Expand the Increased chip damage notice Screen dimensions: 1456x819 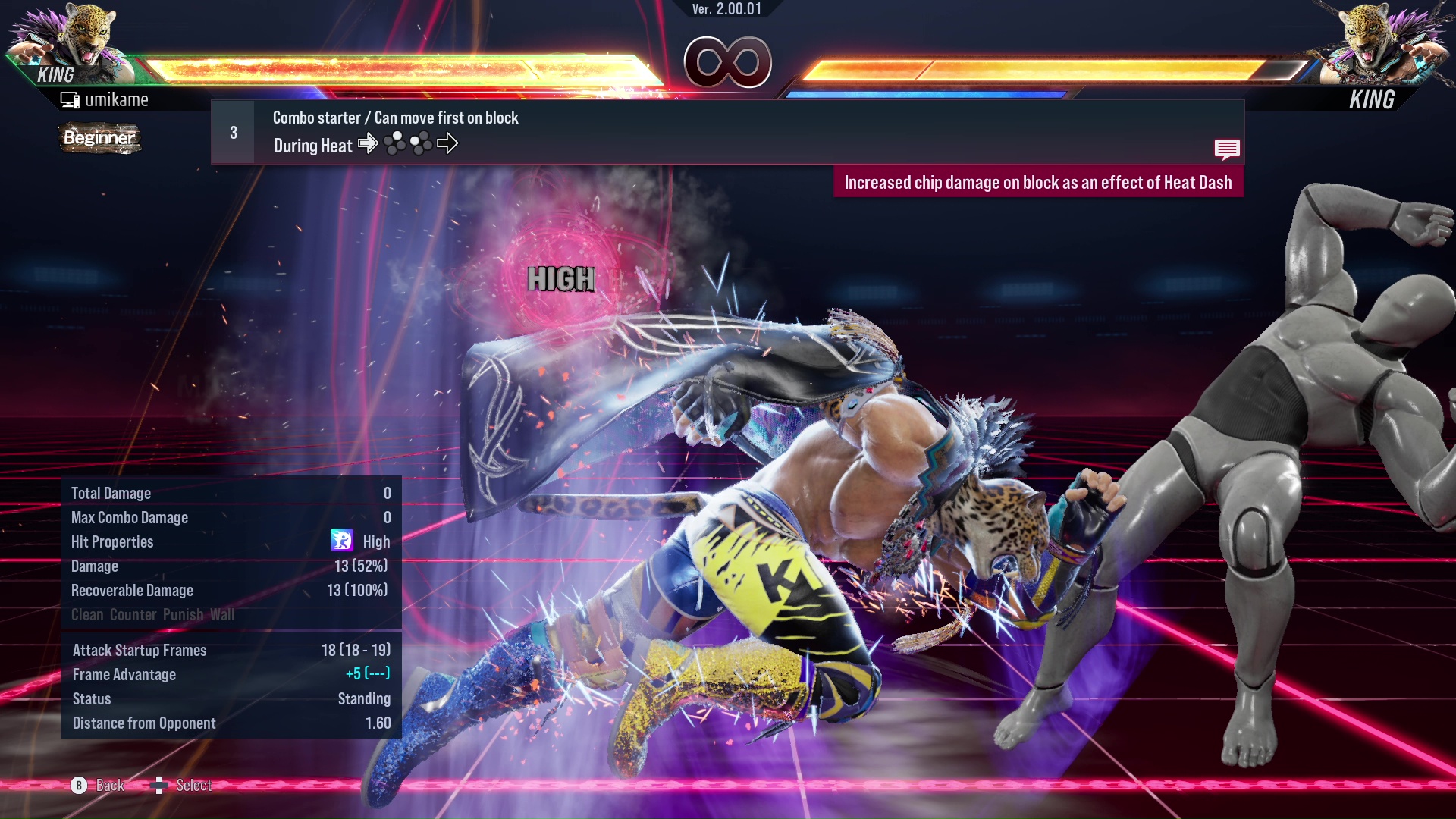[1039, 182]
